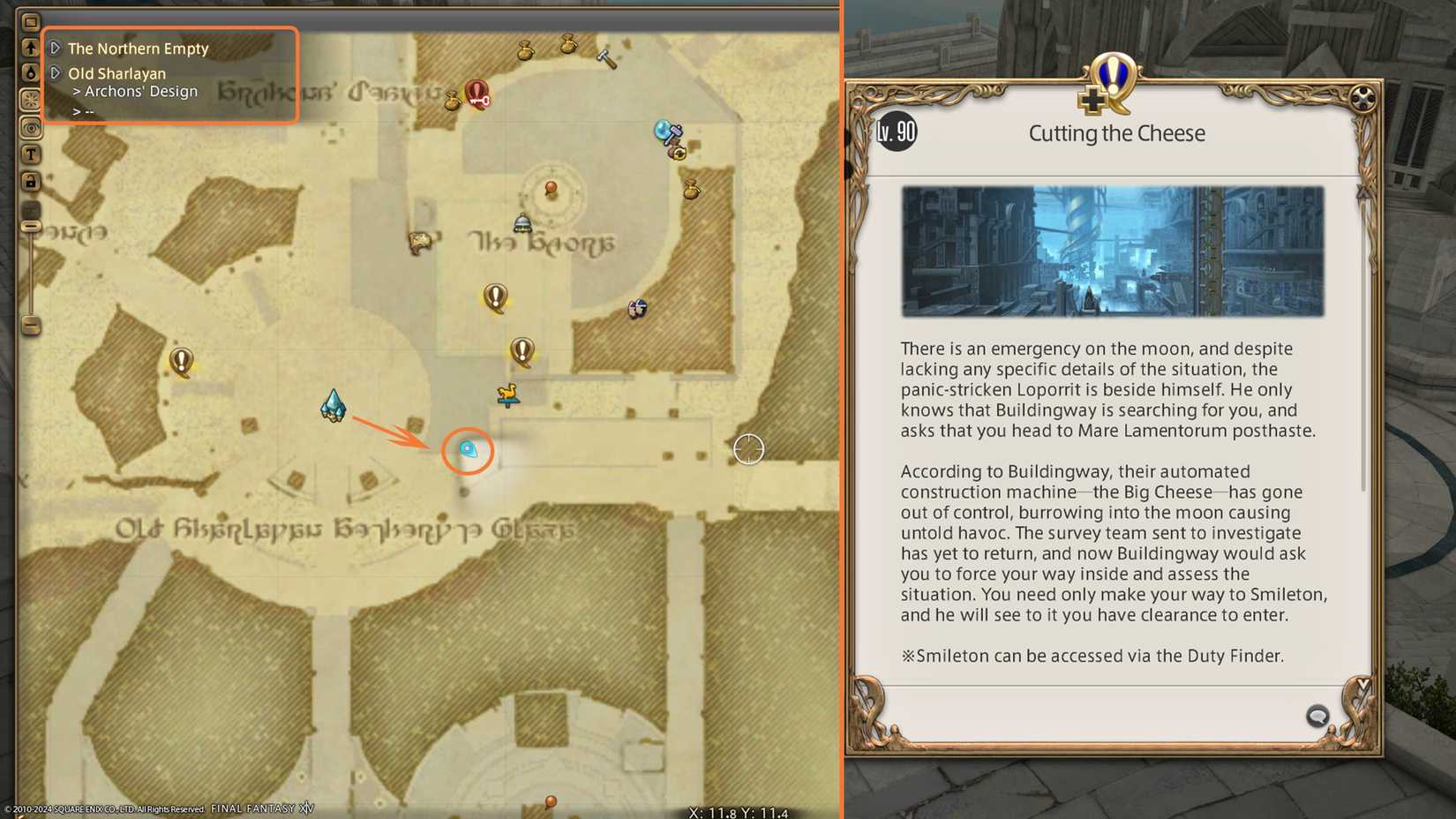Click the Cutting the Cheese quest title
Image resolution: width=1456 pixels, height=819 pixels.
pyautogui.click(x=1116, y=133)
